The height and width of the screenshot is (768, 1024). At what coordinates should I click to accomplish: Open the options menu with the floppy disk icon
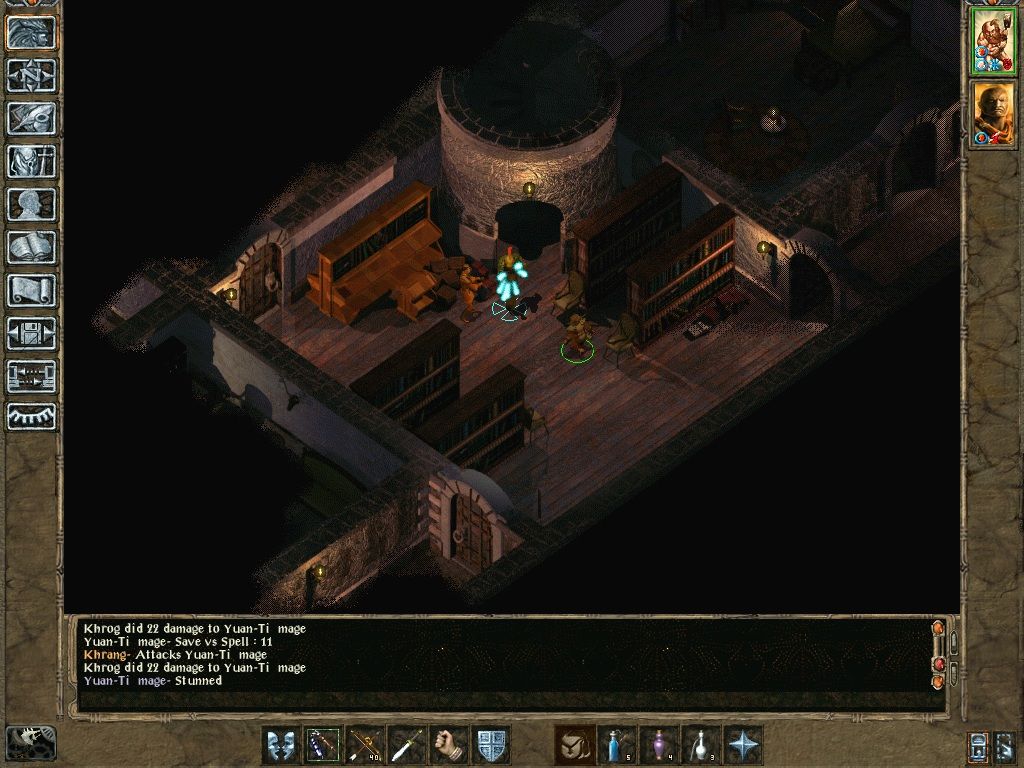coord(32,334)
